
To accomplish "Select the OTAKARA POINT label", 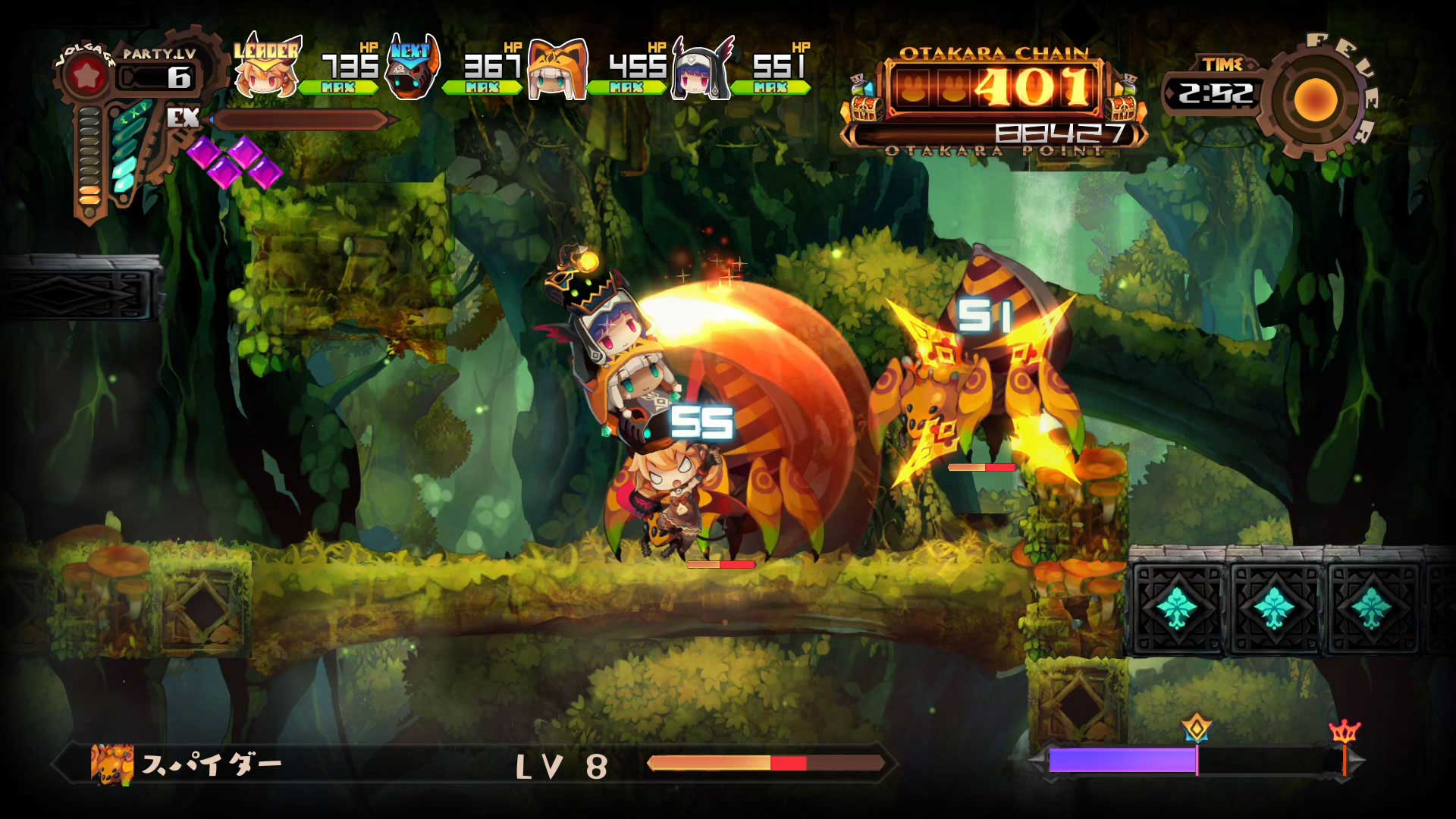I will tap(992, 152).
